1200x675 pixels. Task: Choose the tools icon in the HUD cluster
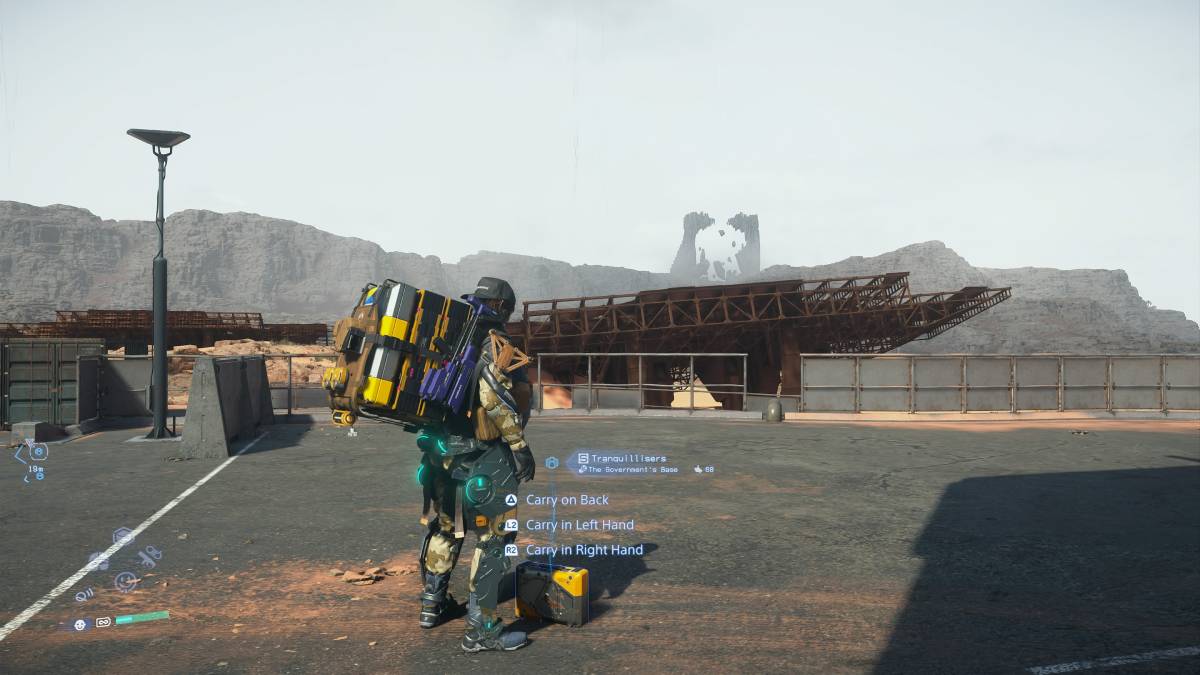(x=149, y=557)
